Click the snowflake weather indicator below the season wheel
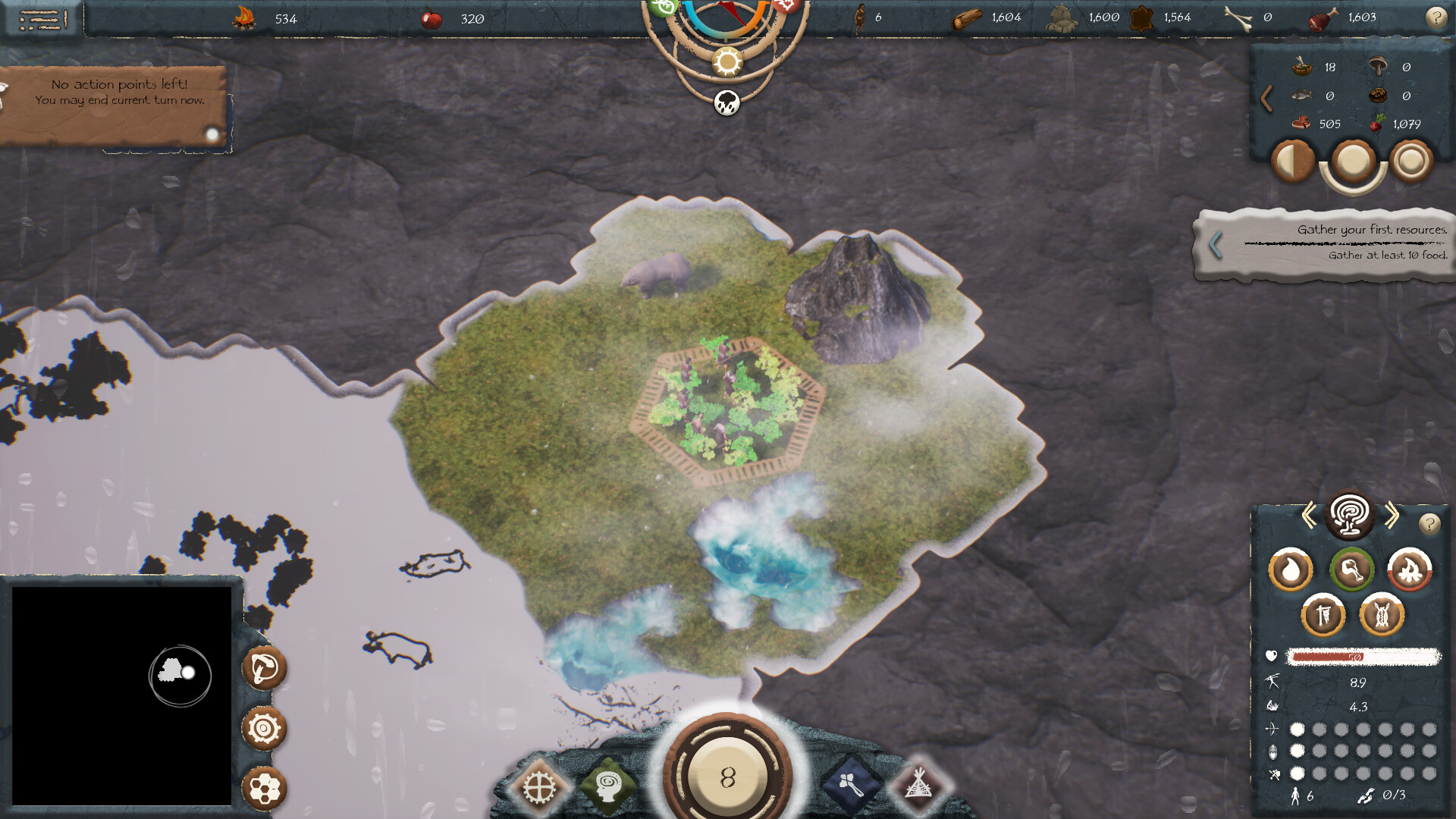1456x819 pixels. pyautogui.click(x=726, y=104)
